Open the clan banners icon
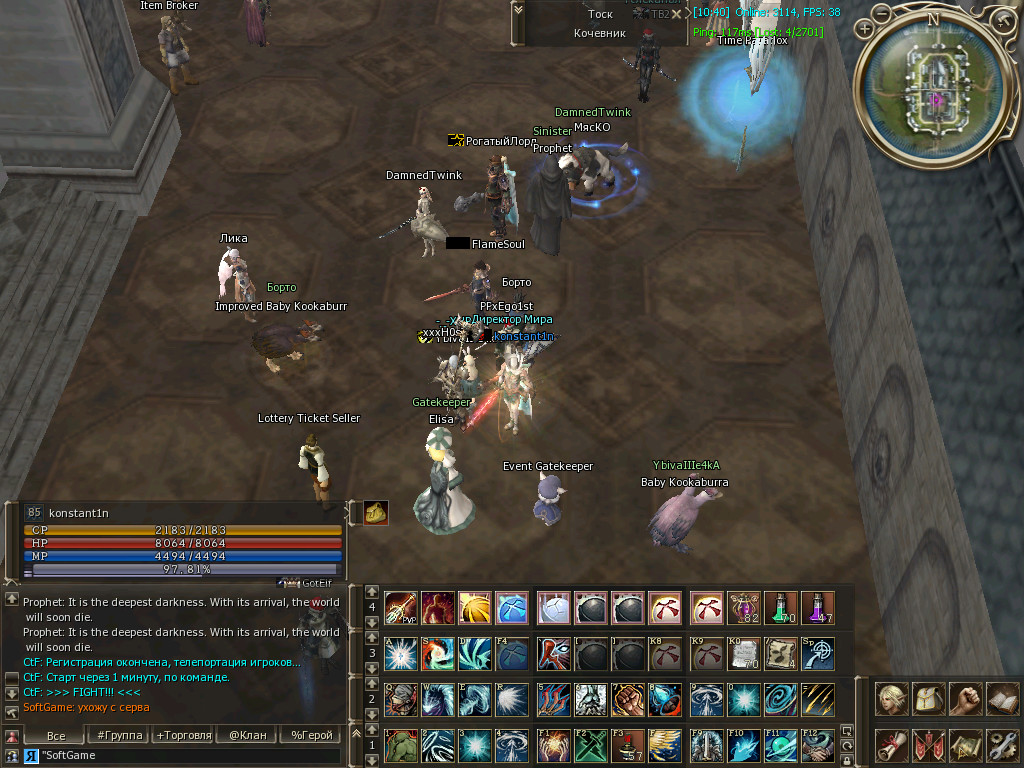This screenshot has height=768, width=1024. [x=928, y=745]
